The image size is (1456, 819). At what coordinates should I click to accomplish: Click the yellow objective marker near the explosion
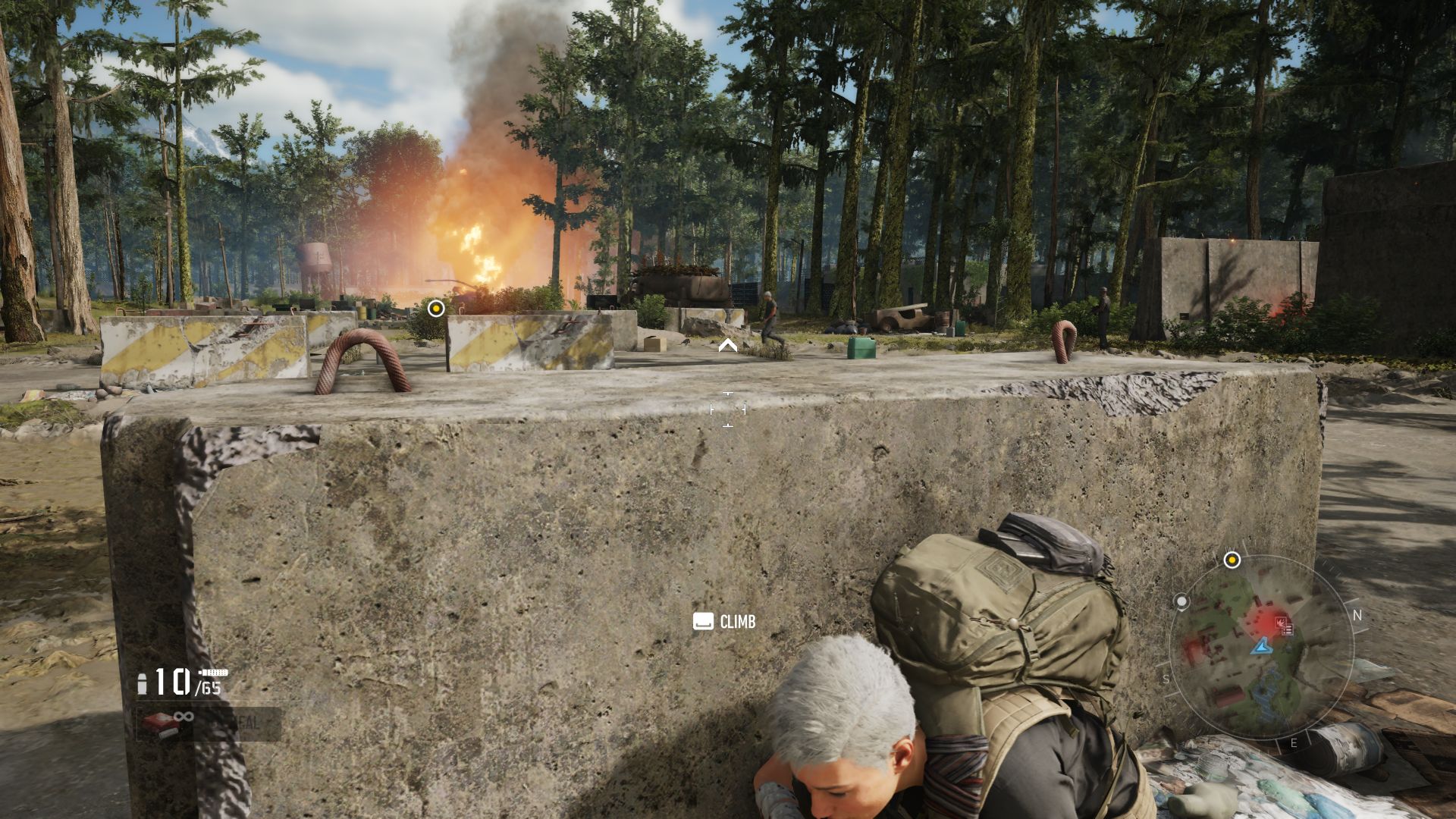pos(435,308)
